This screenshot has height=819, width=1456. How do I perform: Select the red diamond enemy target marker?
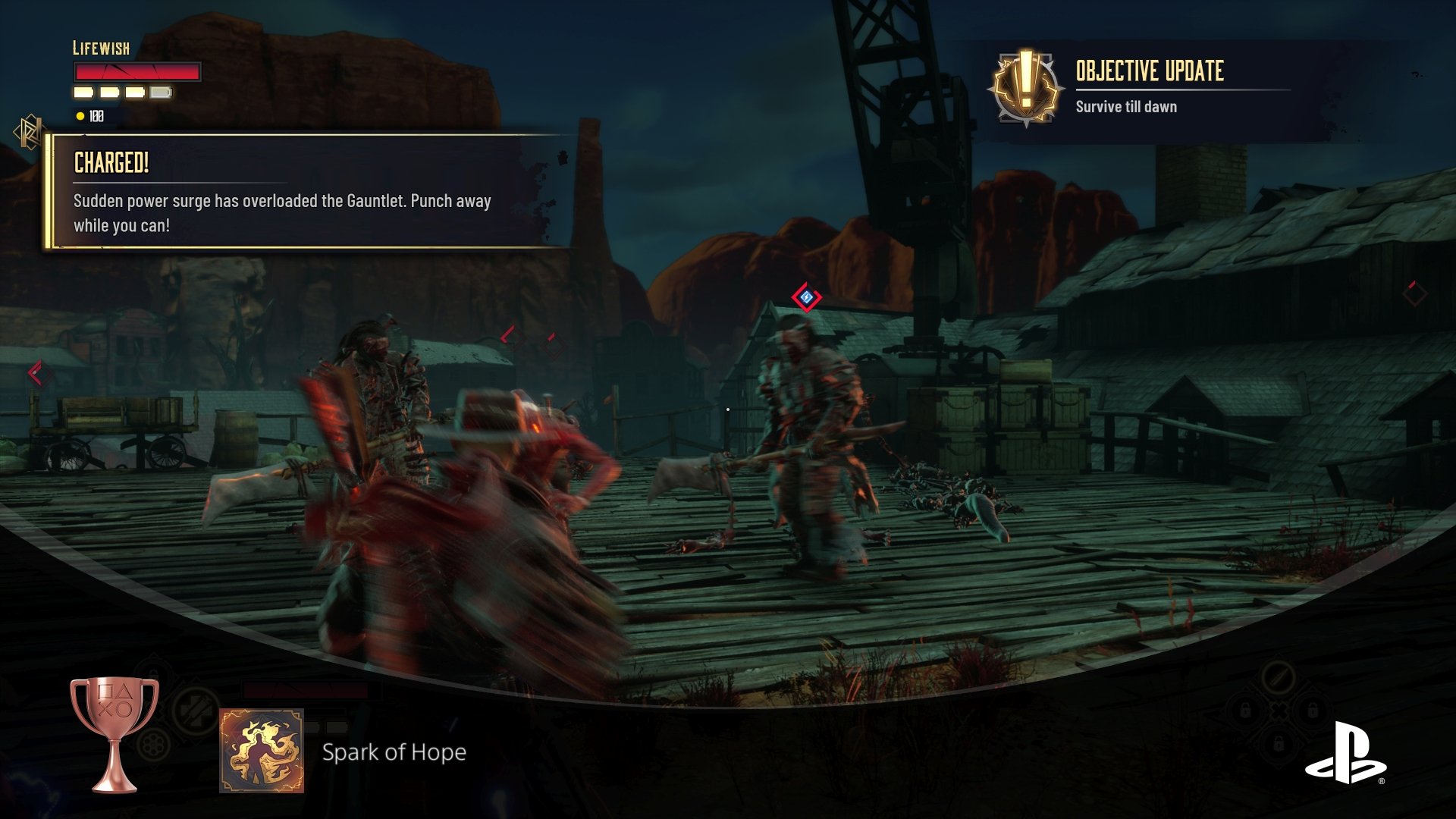[806, 297]
